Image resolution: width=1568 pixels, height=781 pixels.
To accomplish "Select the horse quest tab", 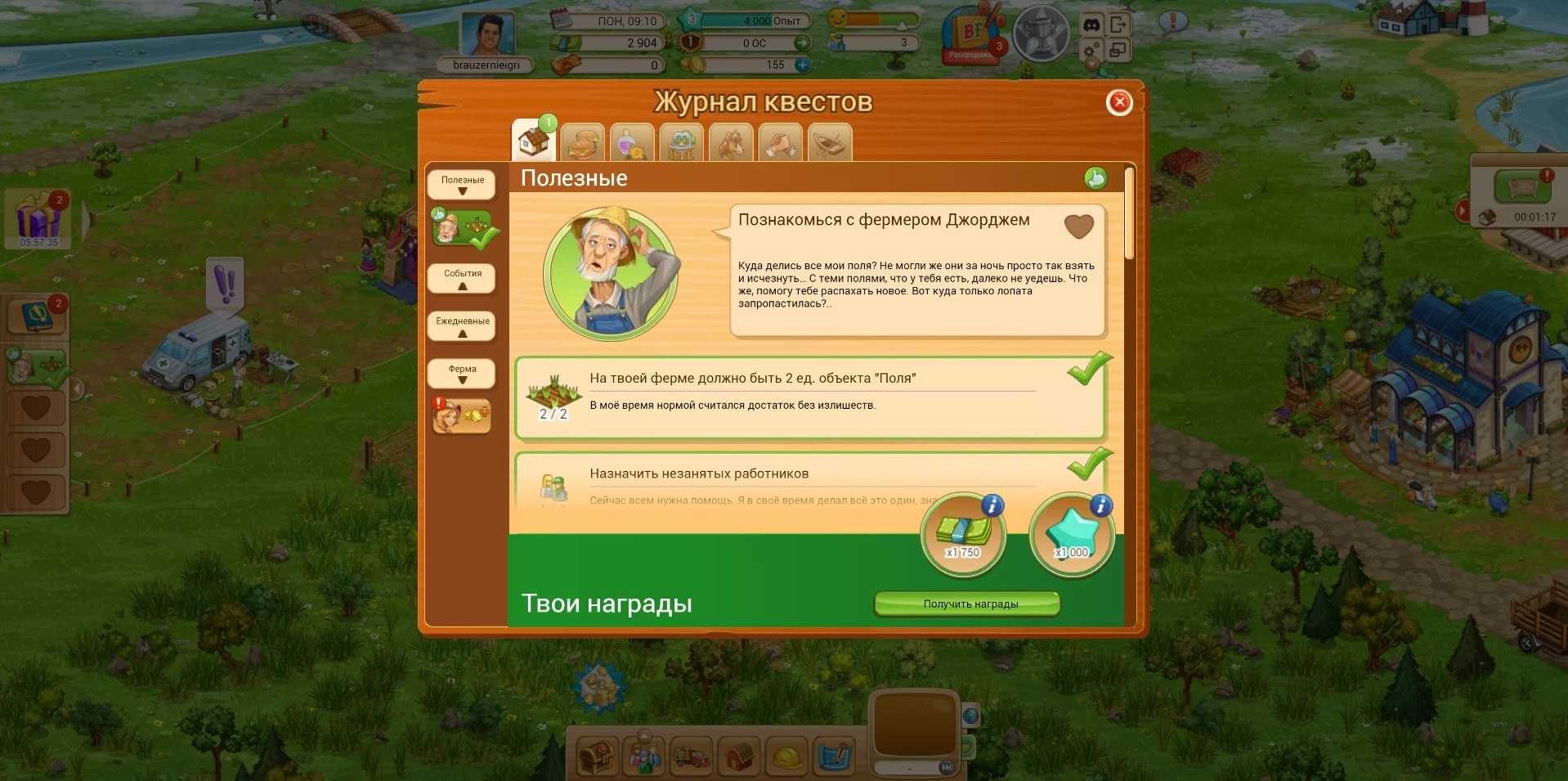I will coord(731,144).
